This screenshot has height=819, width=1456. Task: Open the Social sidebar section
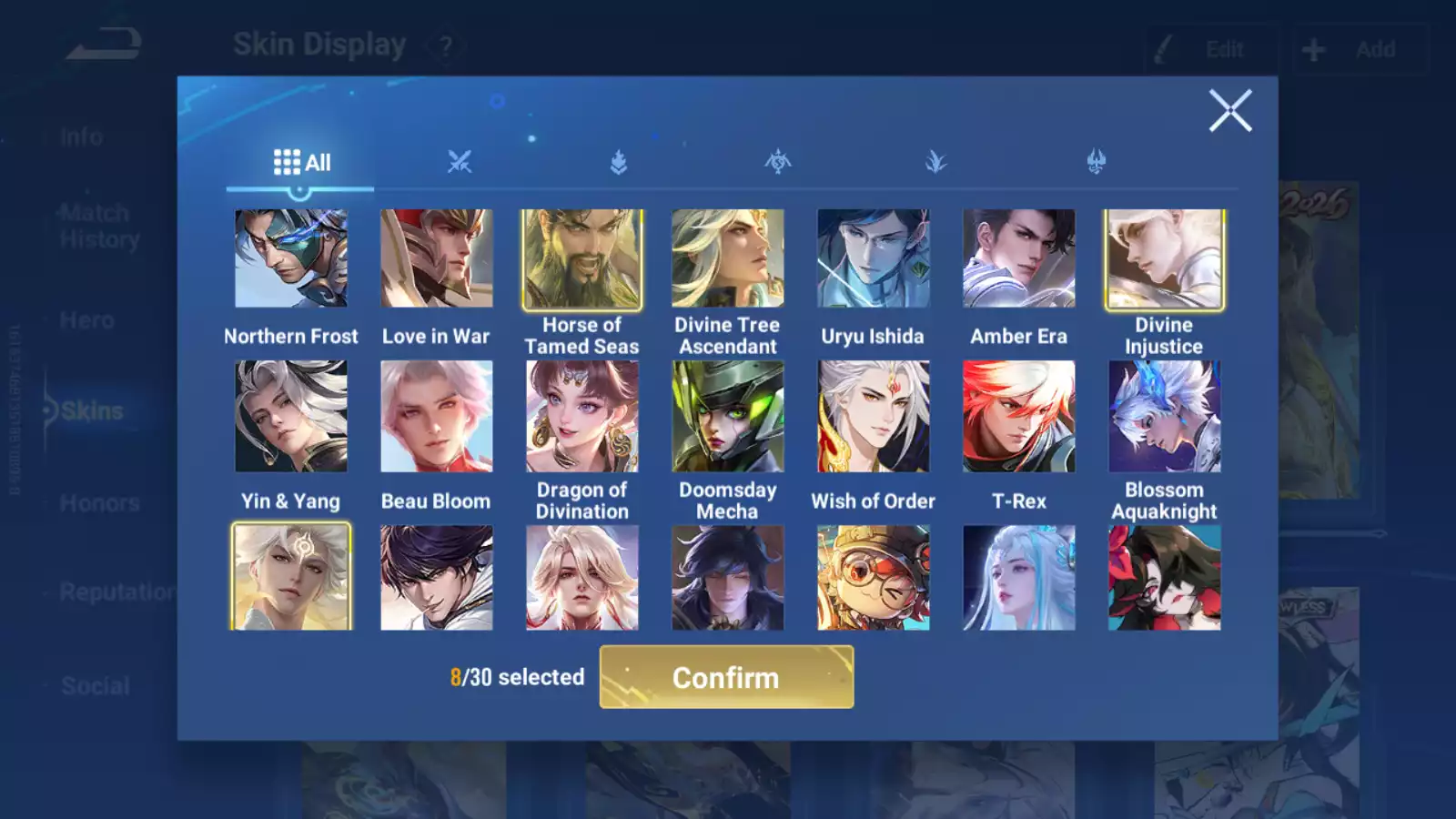coord(95,686)
